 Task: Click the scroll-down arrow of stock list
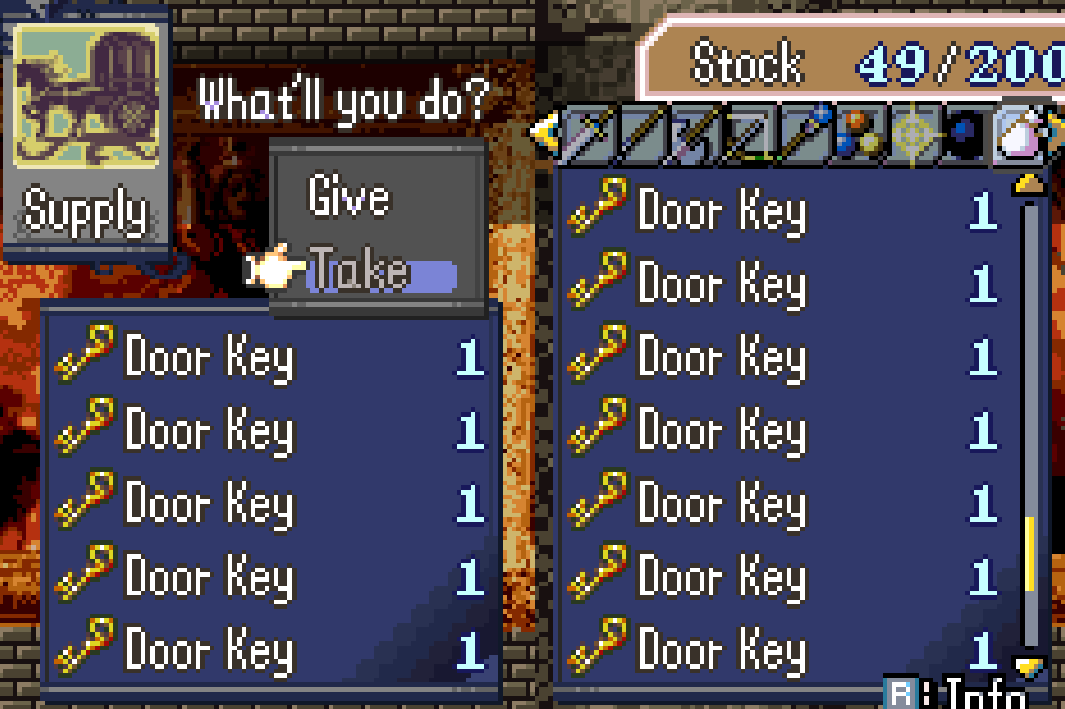[x=1028, y=664]
